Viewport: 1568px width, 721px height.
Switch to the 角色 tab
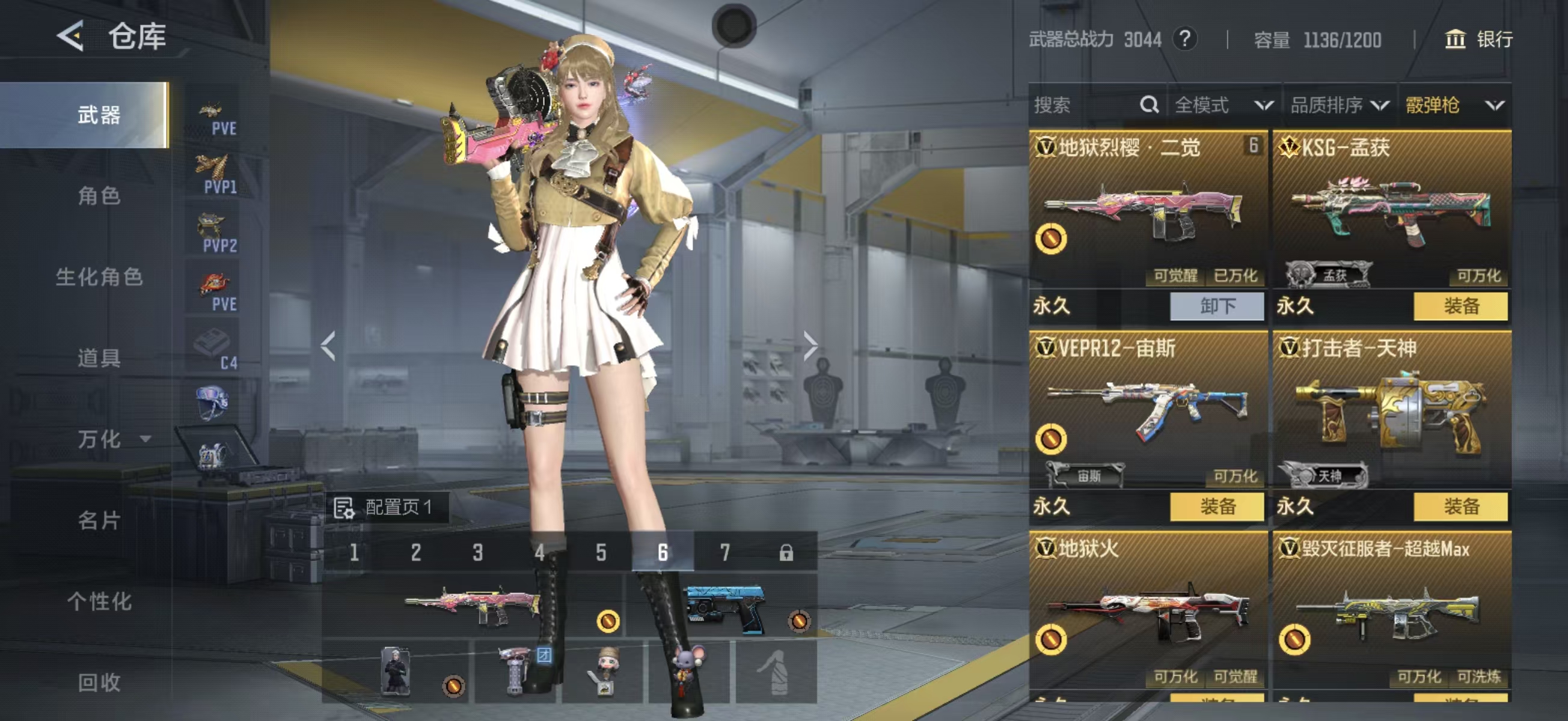(x=99, y=196)
